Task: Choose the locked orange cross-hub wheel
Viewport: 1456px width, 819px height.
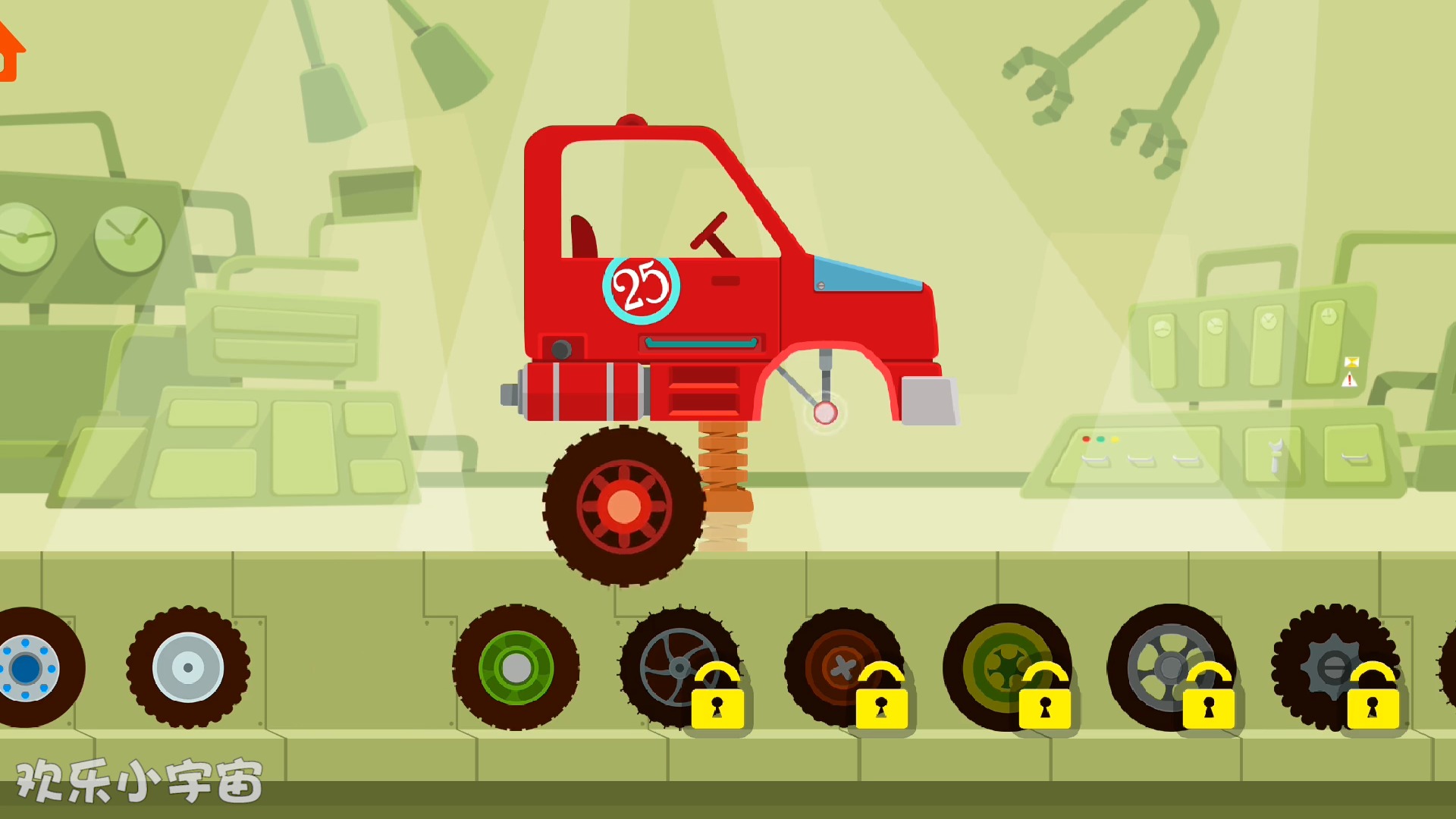Action: pyautogui.click(x=840, y=667)
